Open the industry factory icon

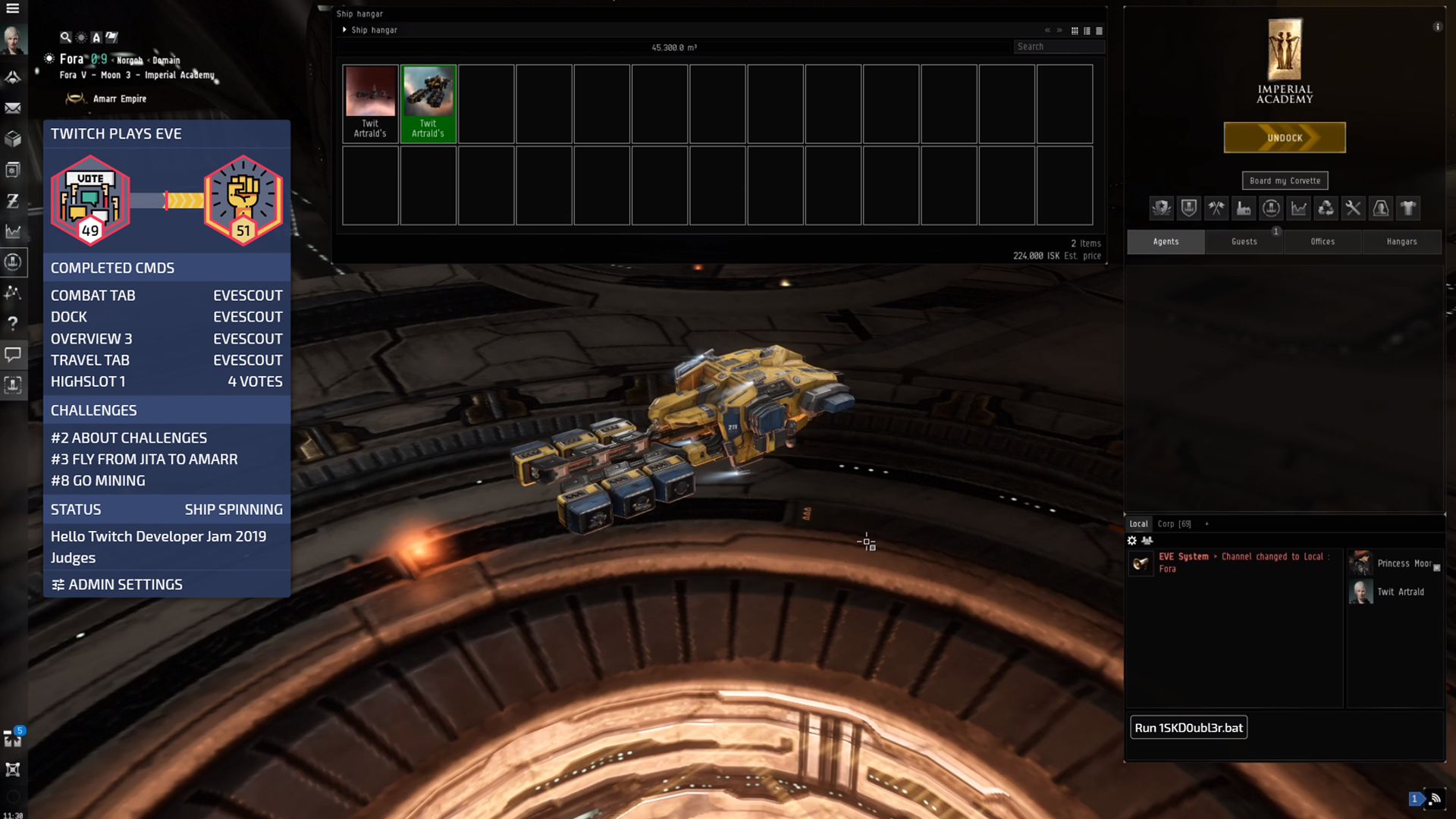[x=1244, y=208]
